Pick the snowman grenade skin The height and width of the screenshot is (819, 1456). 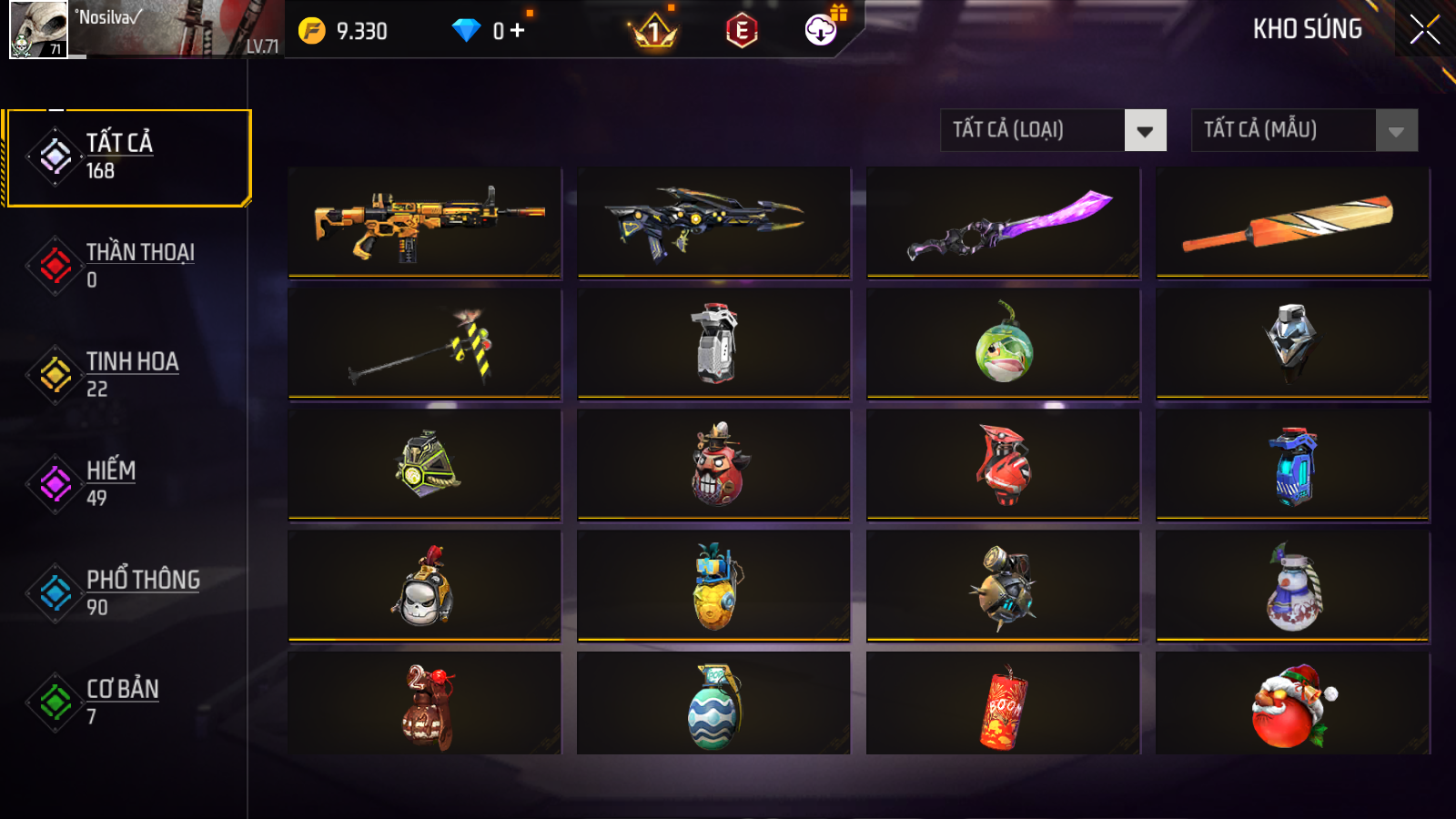click(x=1292, y=587)
